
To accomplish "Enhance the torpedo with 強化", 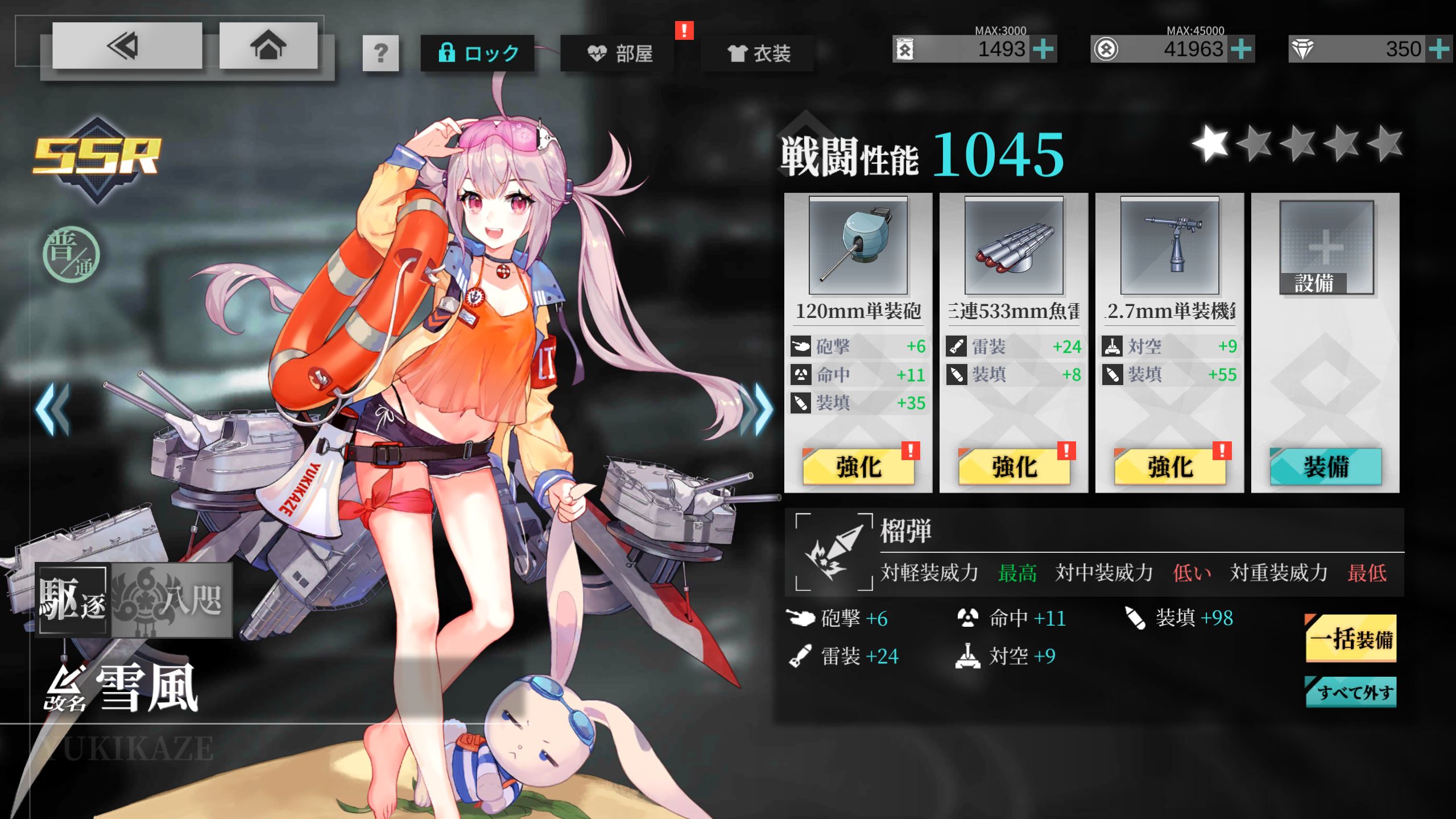I will pyautogui.click(x=1014, y=467).
